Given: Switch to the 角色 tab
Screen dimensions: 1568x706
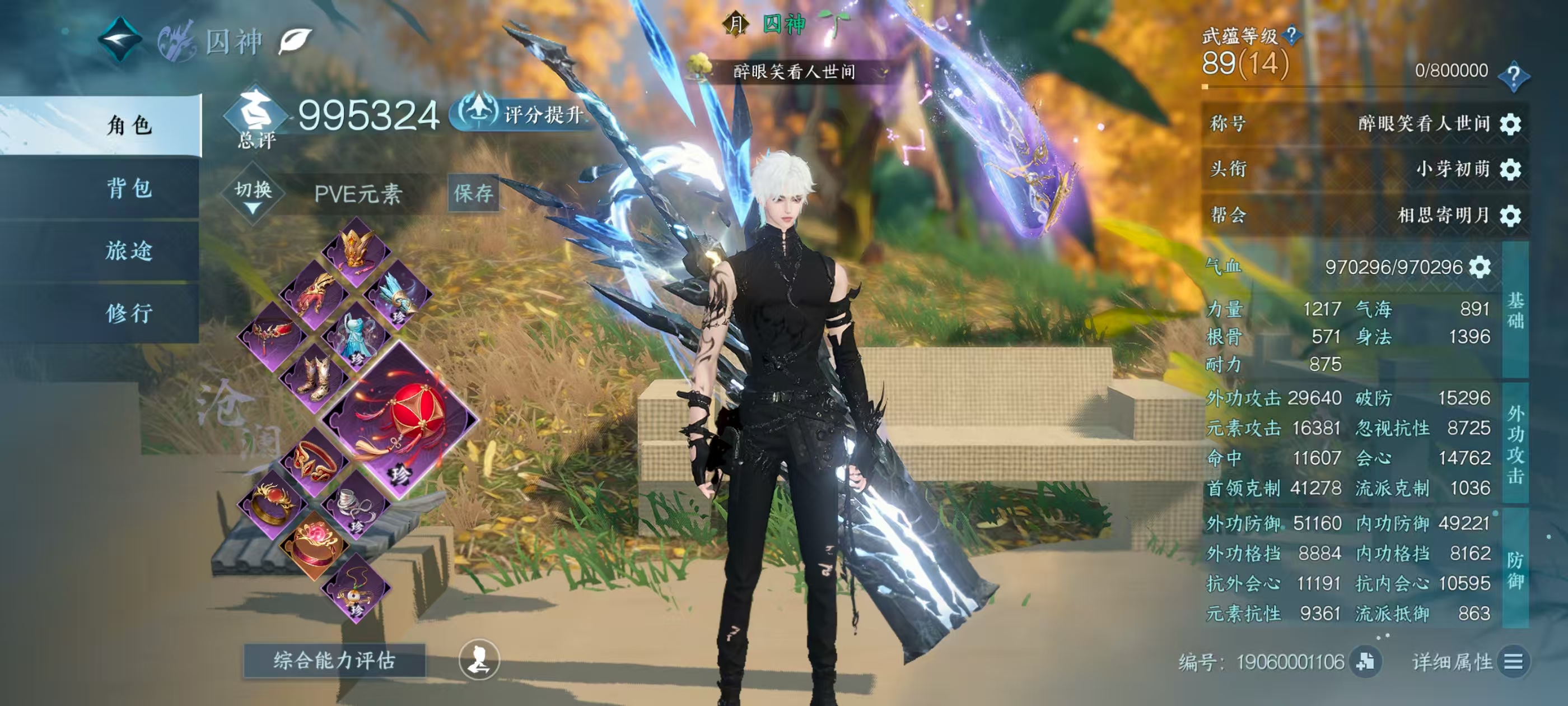Looking at the screenshot, I should tap(129, 126).
